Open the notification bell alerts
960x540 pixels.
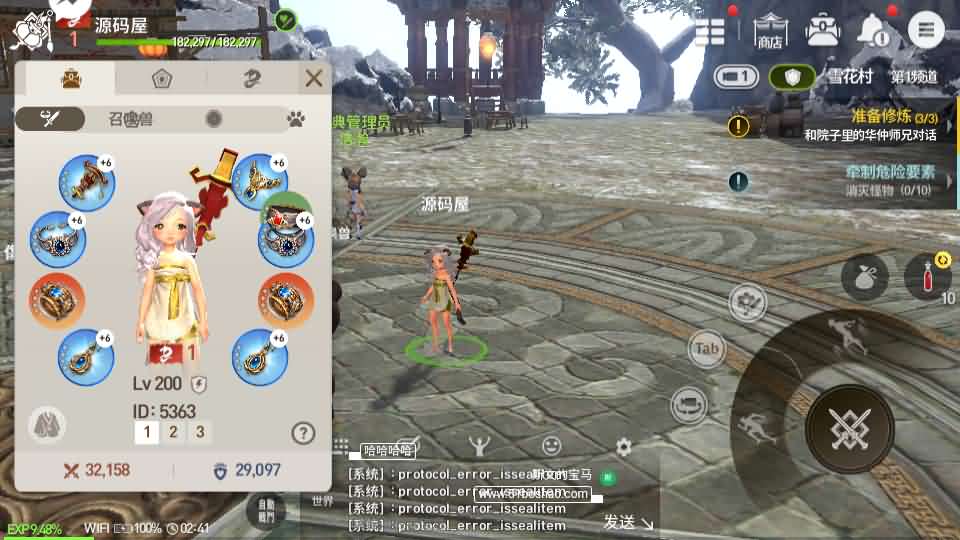point(875,30)
